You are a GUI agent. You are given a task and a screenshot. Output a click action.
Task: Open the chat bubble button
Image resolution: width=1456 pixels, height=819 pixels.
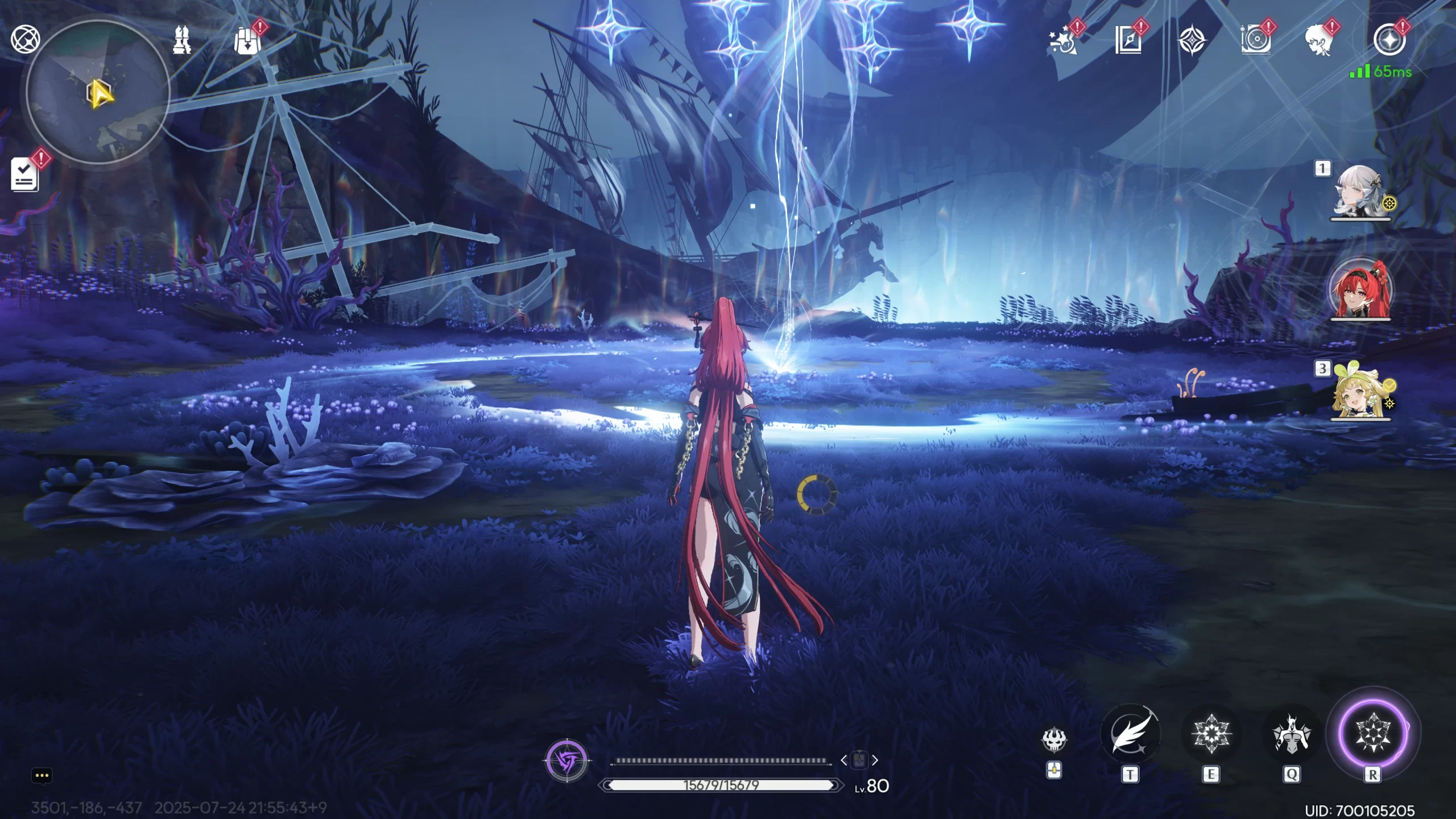42,776
